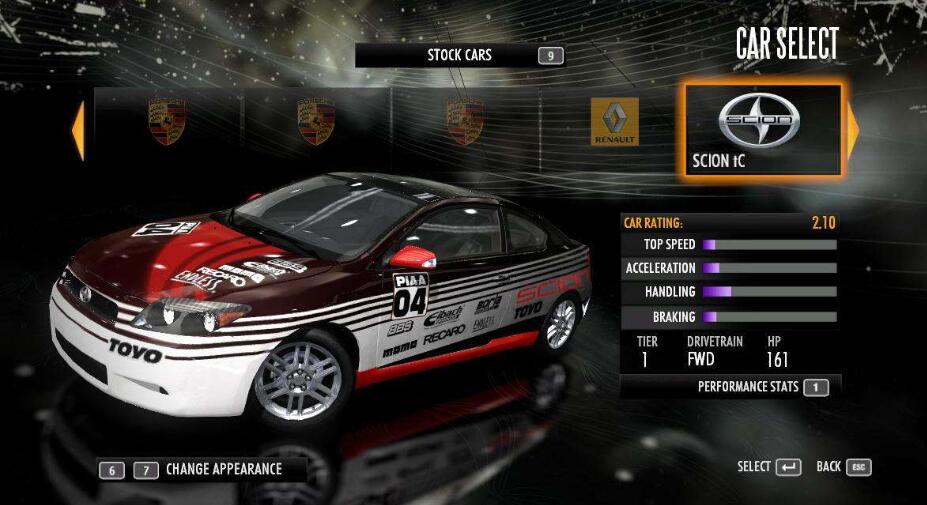Select the Scion tC car tile
Viewport: 927px width, 505px height.
(x=762, y=129)
